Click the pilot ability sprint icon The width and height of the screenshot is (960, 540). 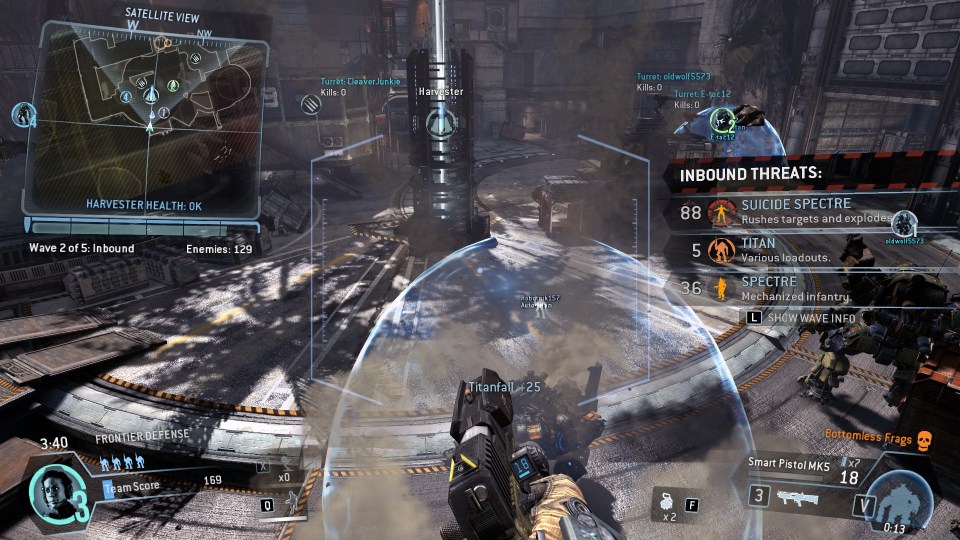tap(291, 500)
